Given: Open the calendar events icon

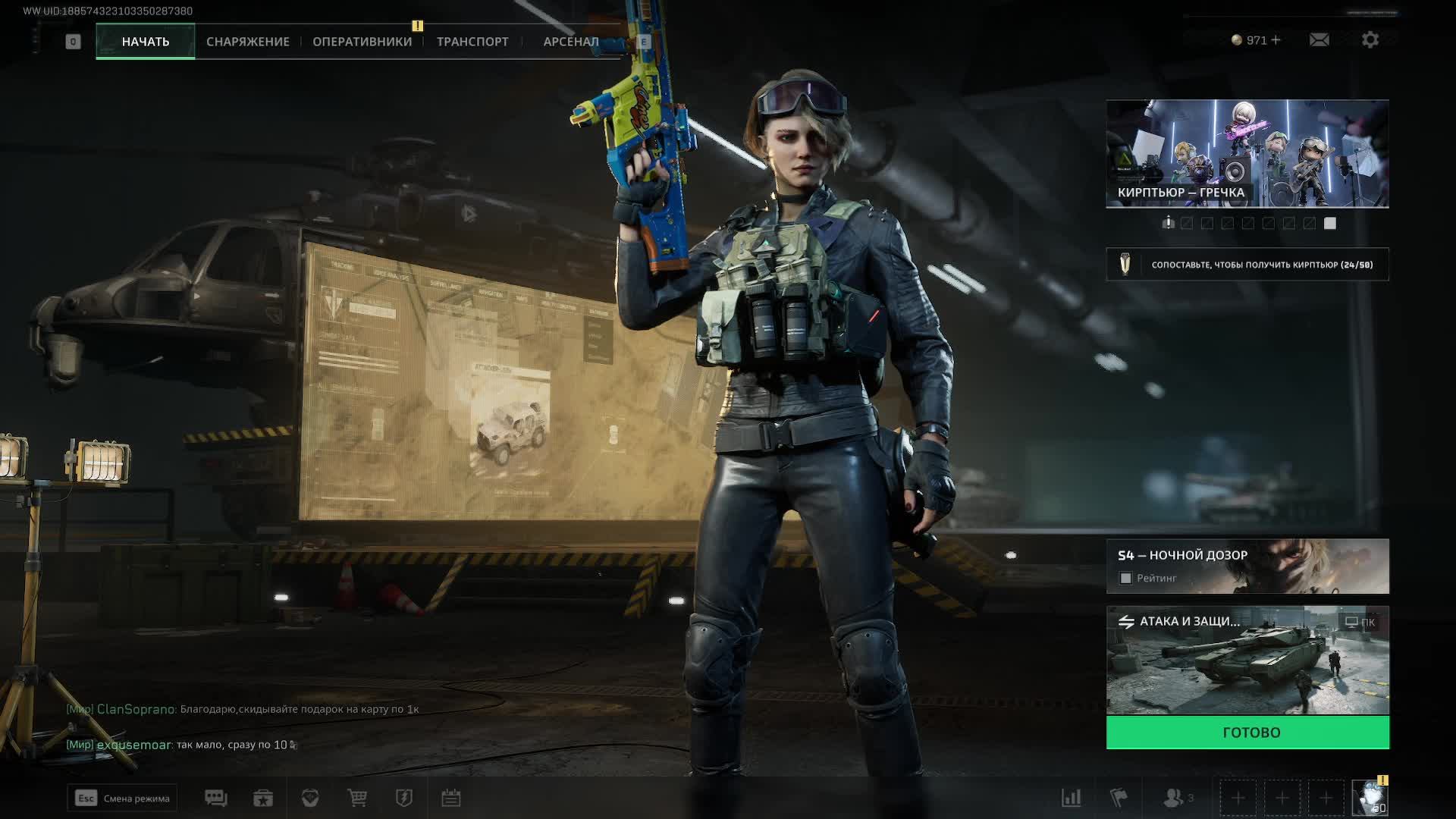Looking at the screenshot, I should pyautogui.click(x=451, y=798).
